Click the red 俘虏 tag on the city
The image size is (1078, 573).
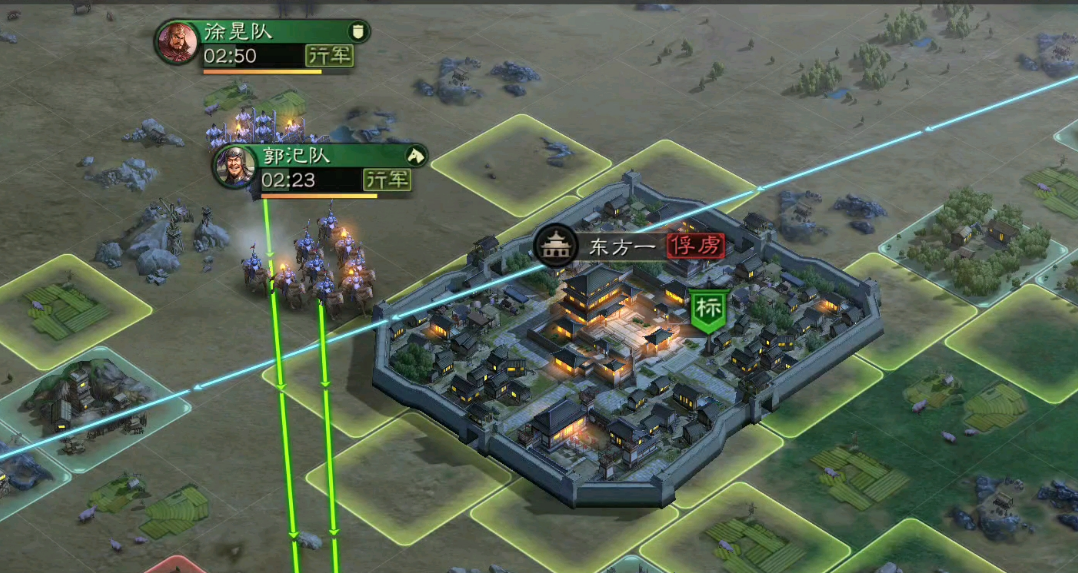[x=696, y=247]
